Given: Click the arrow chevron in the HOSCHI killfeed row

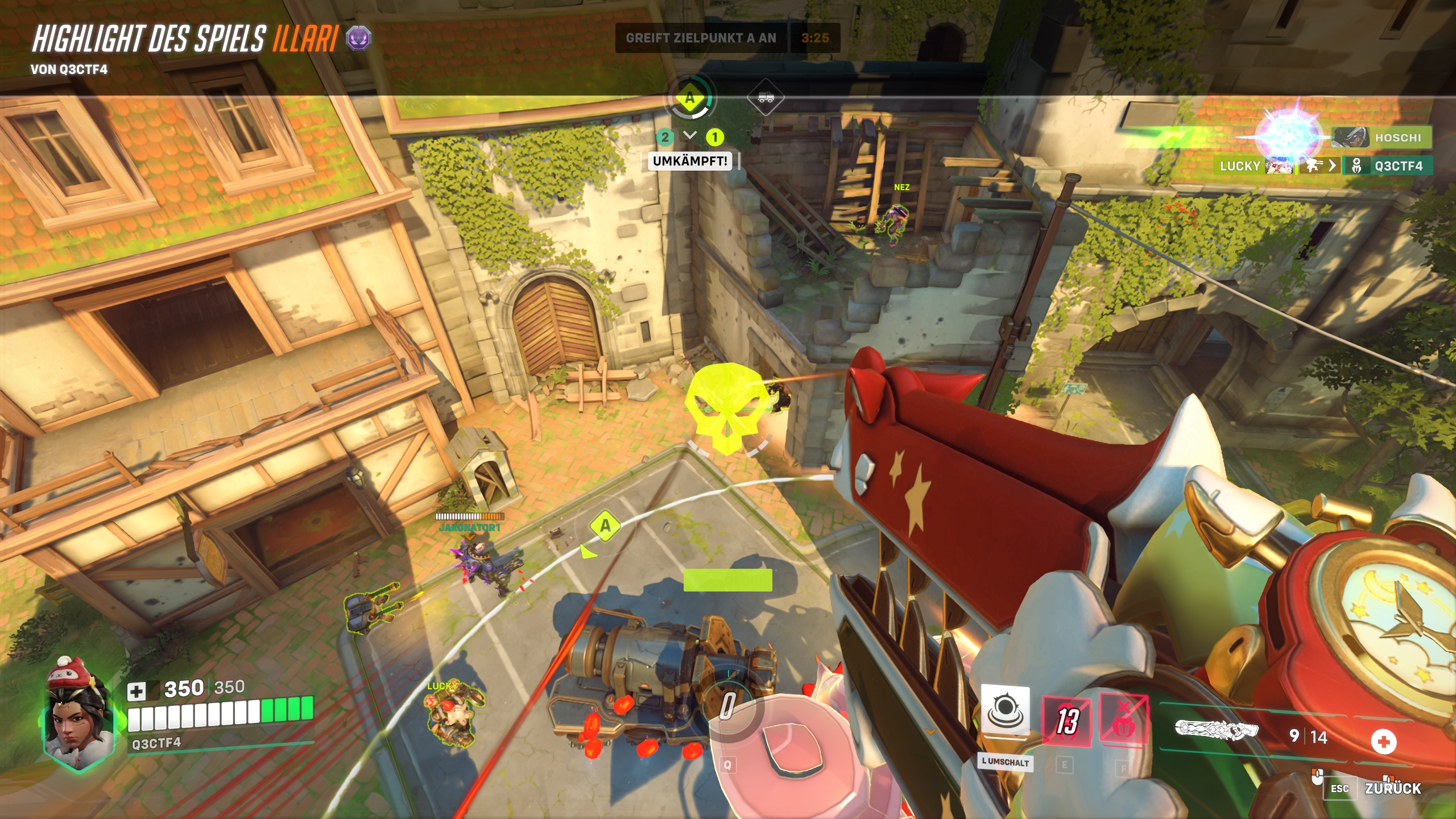Looking at the screenshot, I should [x=1311, y=136].
